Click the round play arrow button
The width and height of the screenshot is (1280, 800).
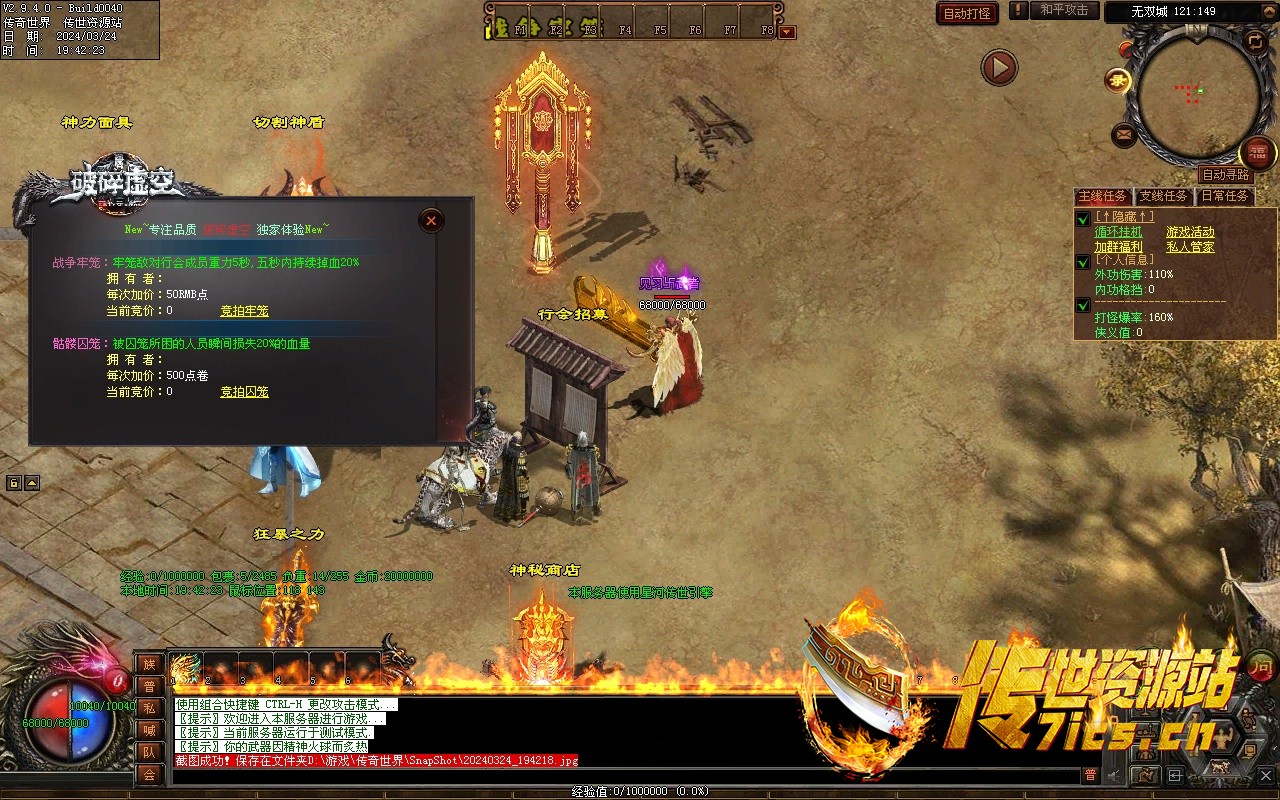[x=998, y=68]
